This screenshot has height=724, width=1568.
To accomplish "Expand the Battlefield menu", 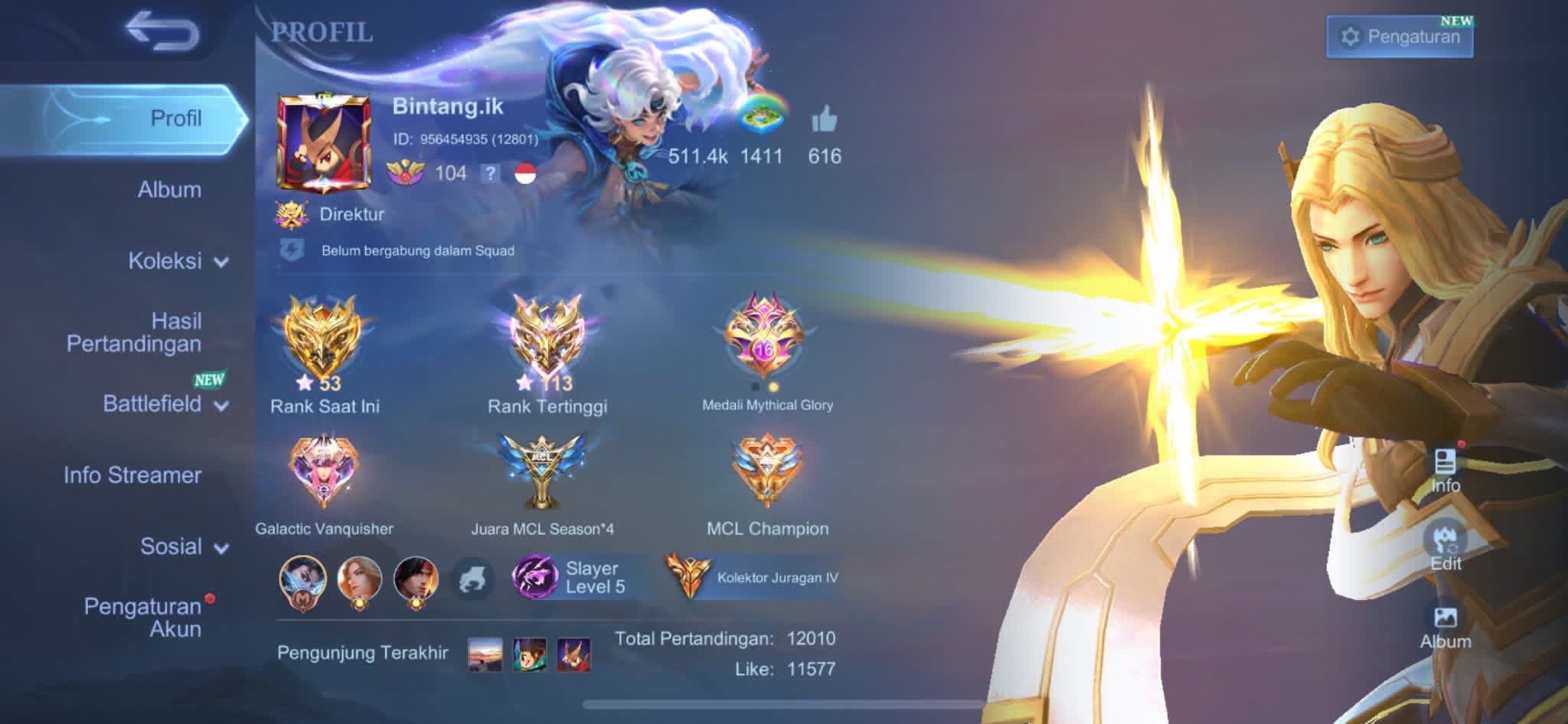I will [x=165, y=404].
